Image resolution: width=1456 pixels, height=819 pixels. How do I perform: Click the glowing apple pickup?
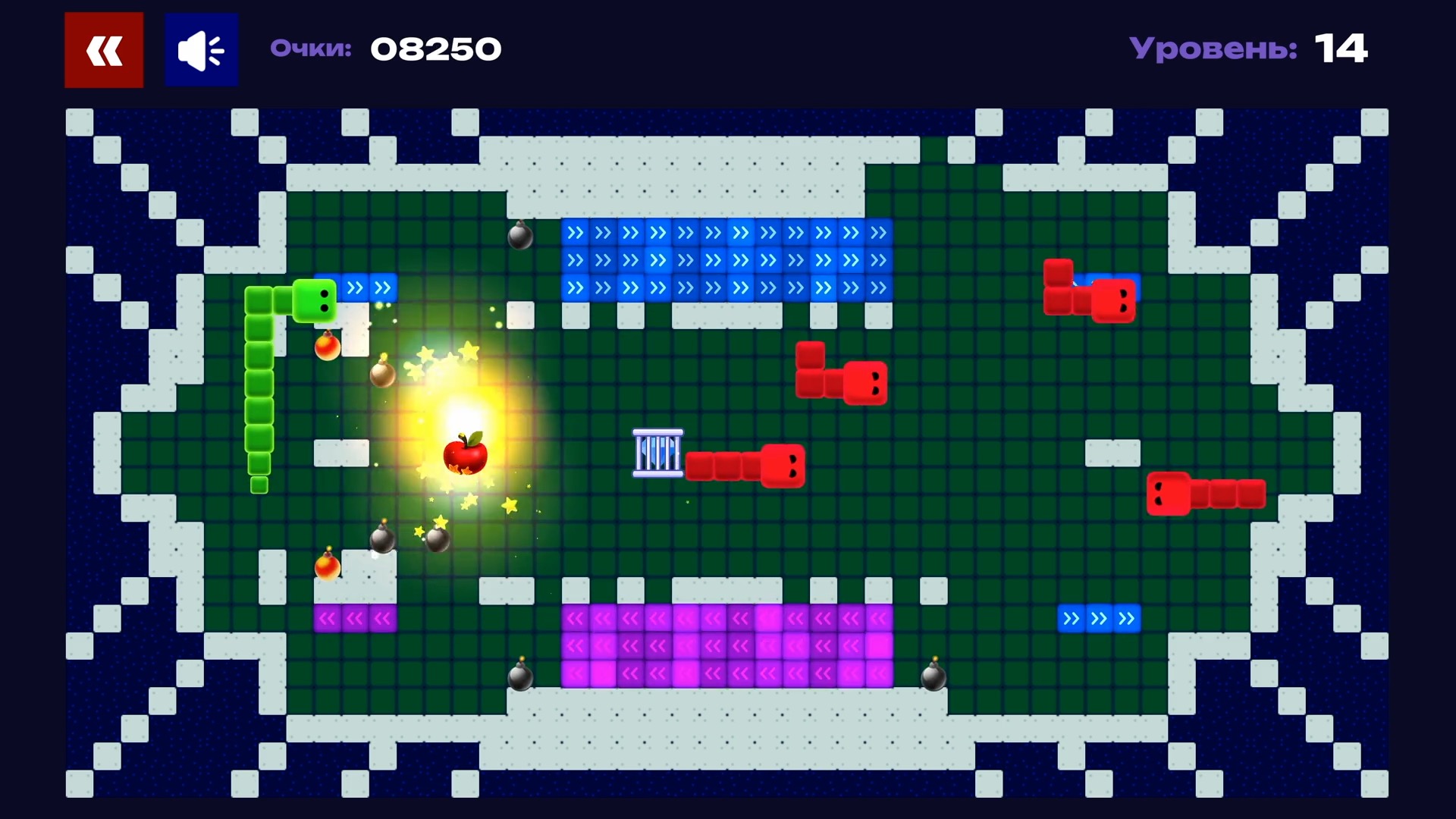pyautogui.click(x=464, y=455)
